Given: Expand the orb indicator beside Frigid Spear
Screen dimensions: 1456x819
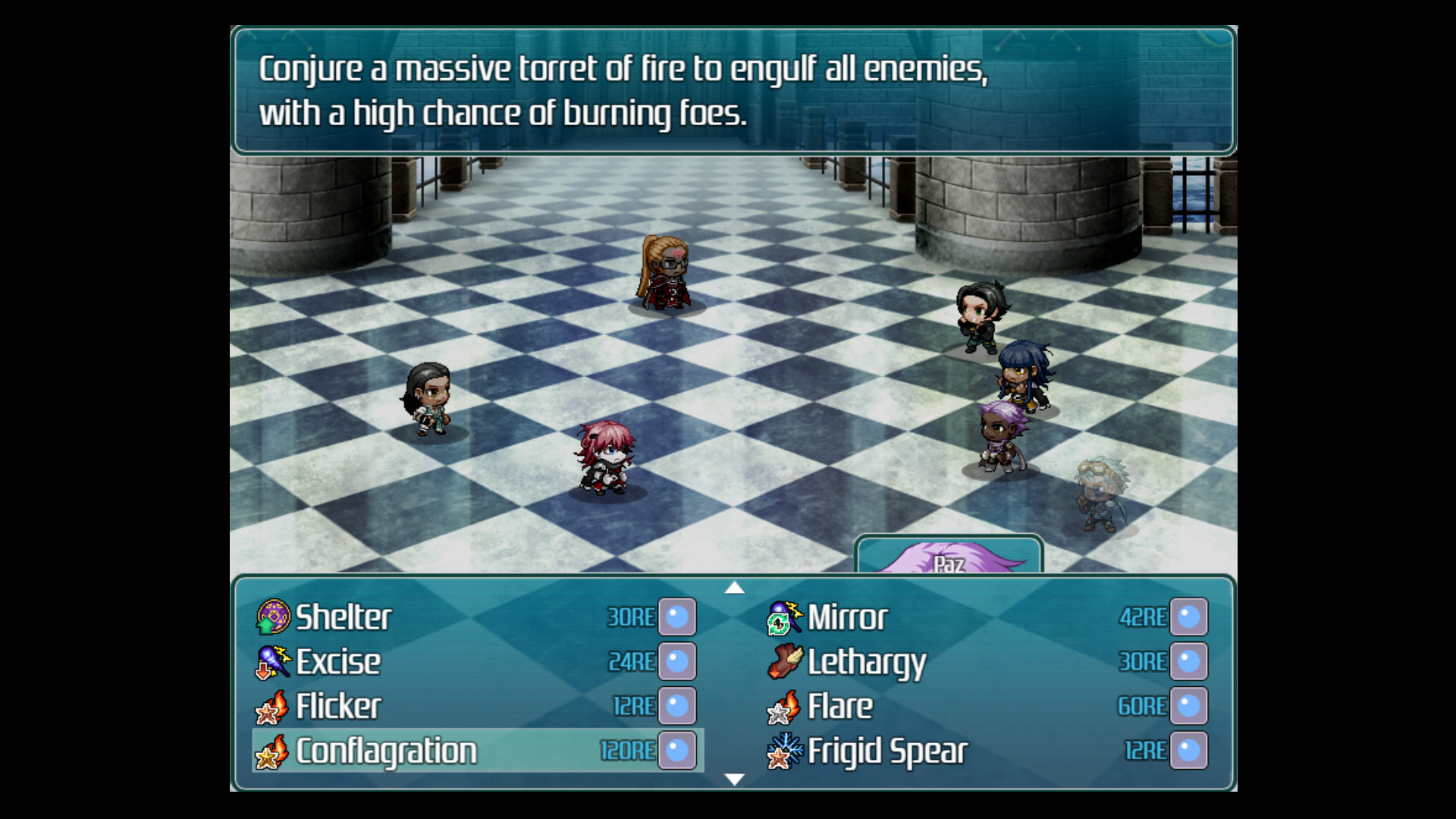Looking at the screenshot, I should coord(1188,750).
